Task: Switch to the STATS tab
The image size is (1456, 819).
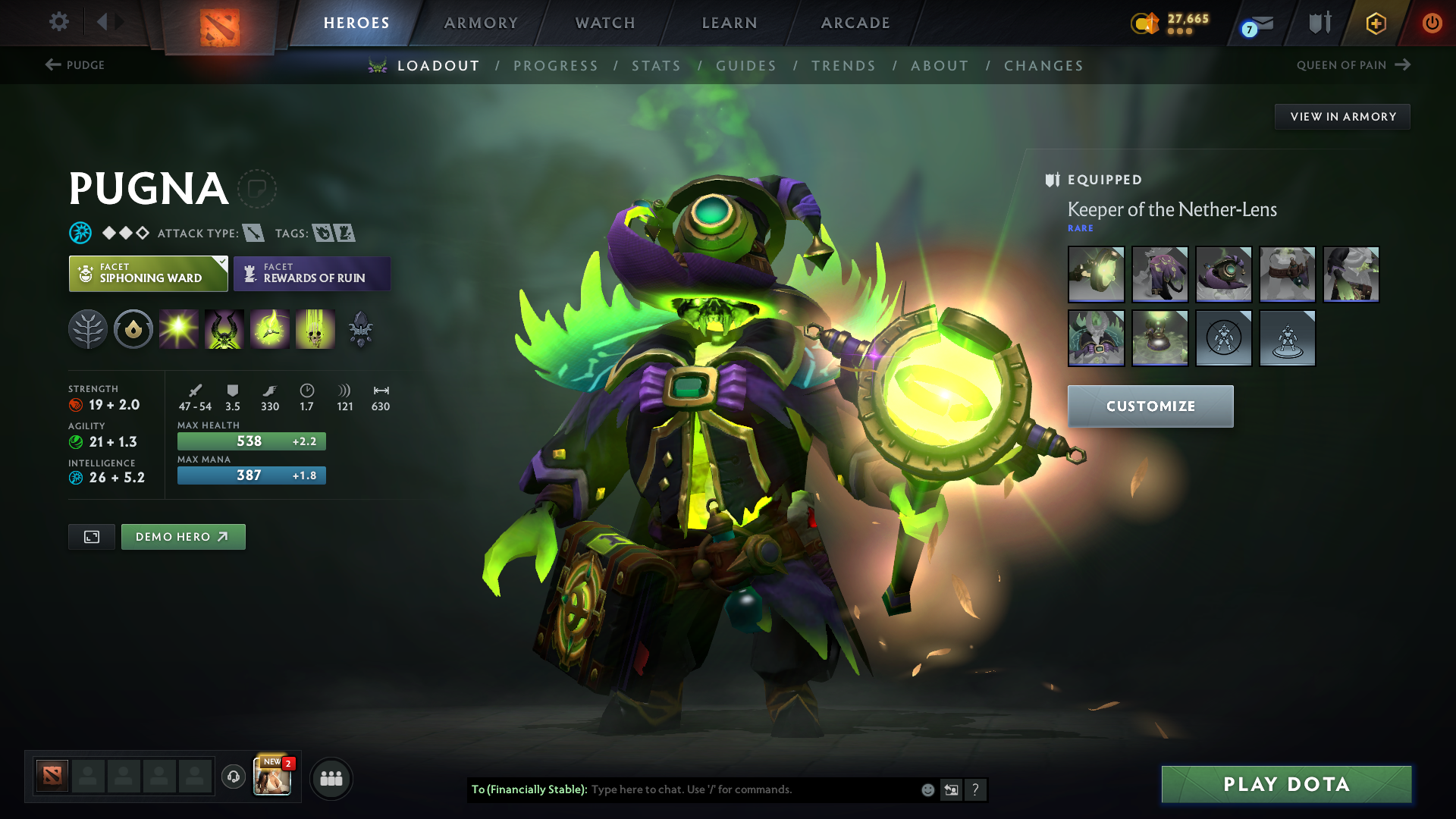Action: tap(656, 66)
